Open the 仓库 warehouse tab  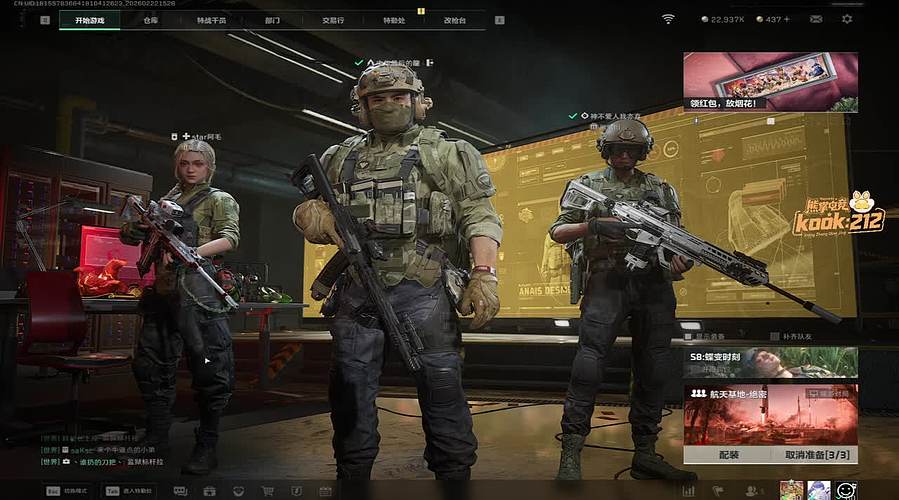coord(151,19)
